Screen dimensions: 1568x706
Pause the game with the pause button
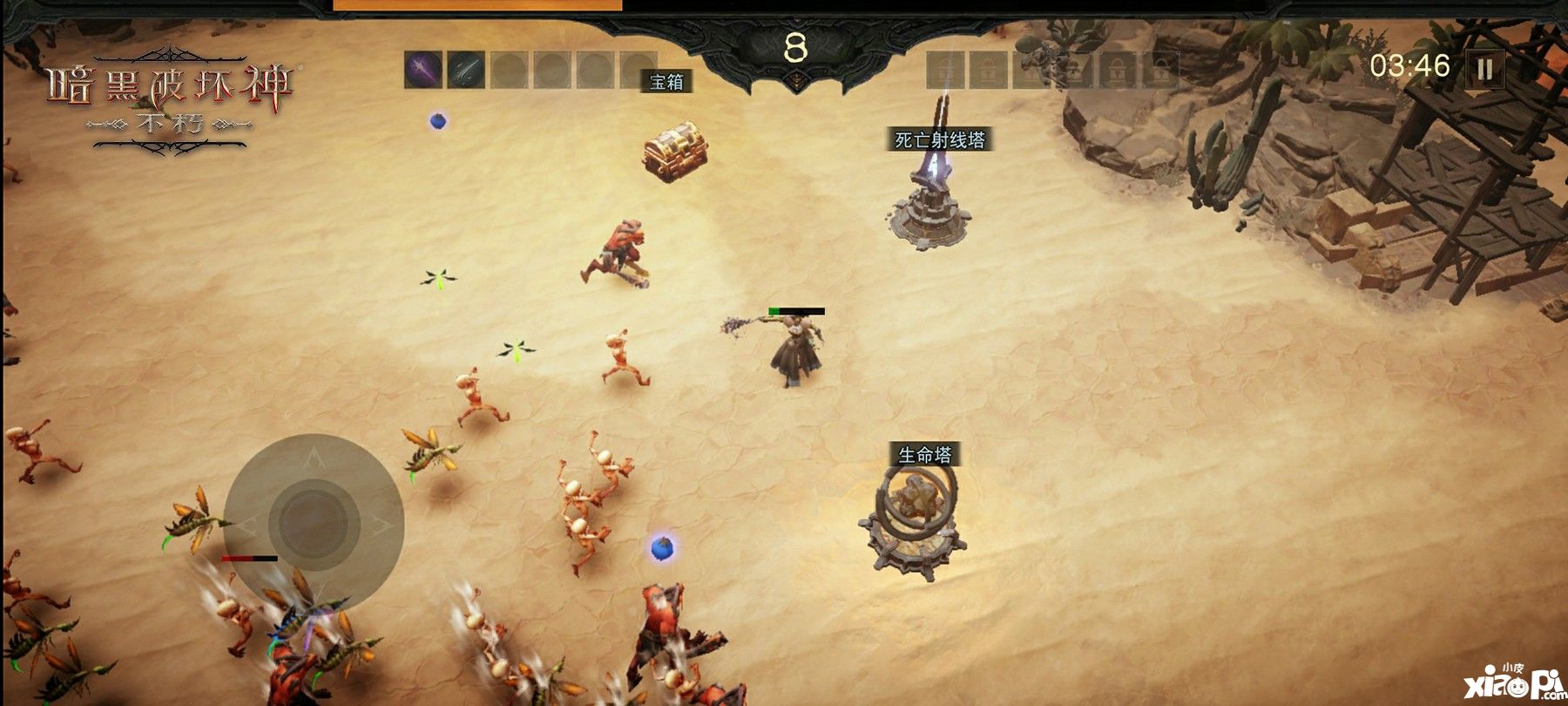click(1484, 69)
